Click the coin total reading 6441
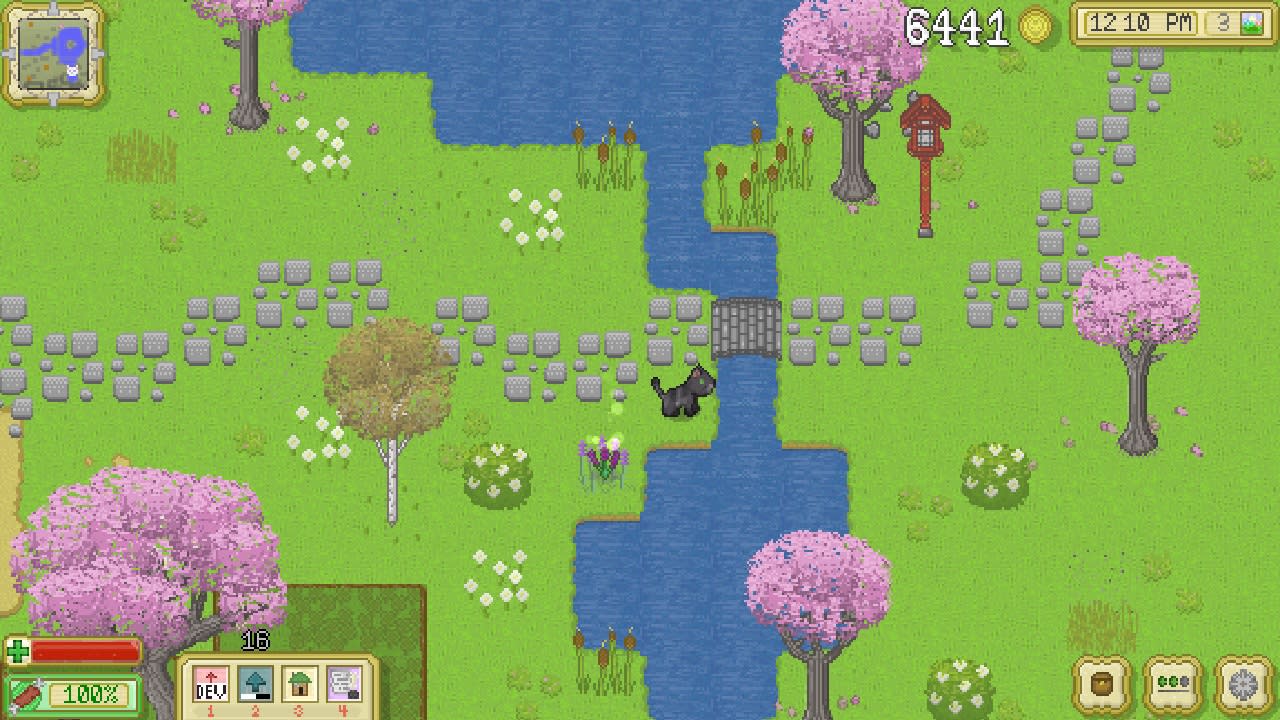 click(x=955, y=26)
